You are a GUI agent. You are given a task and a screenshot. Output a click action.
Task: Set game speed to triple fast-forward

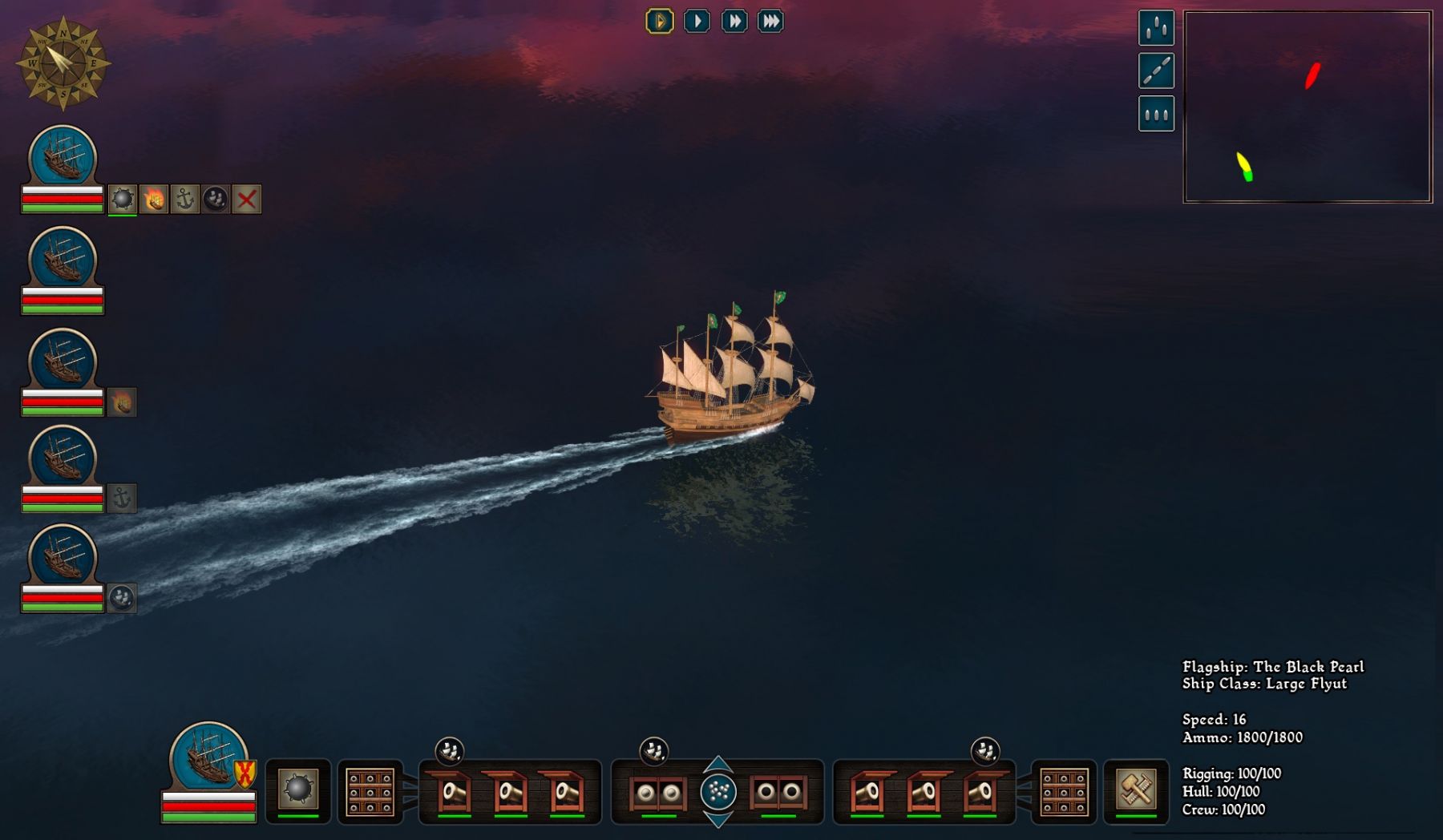tap(770, 22)
